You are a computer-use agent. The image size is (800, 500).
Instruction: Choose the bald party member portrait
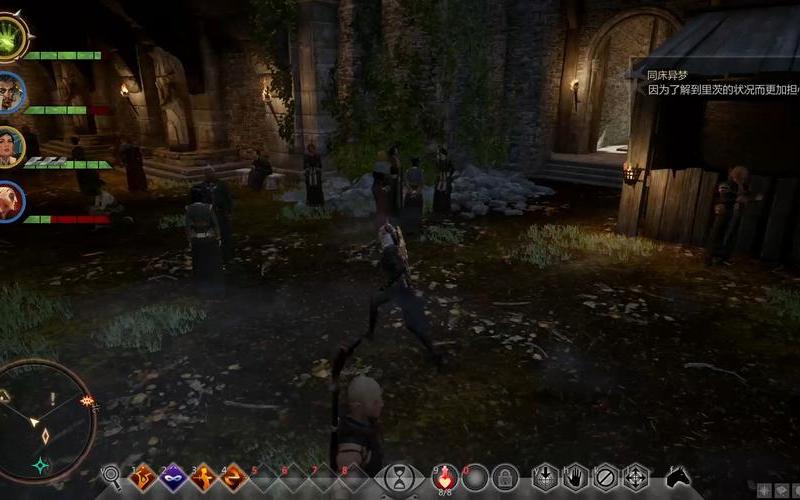(11, 201)
